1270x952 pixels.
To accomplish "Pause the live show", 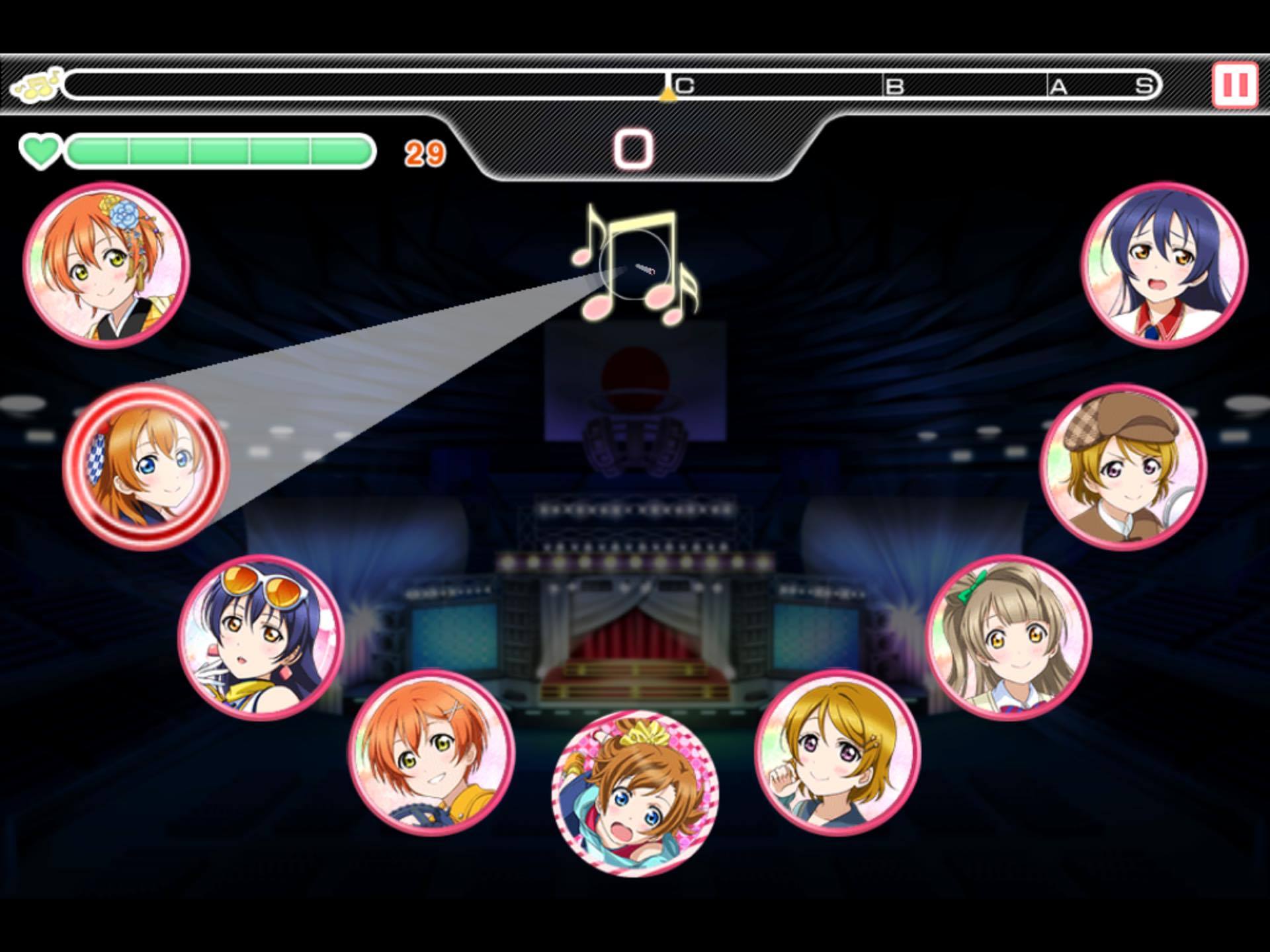I will 1234,85.
